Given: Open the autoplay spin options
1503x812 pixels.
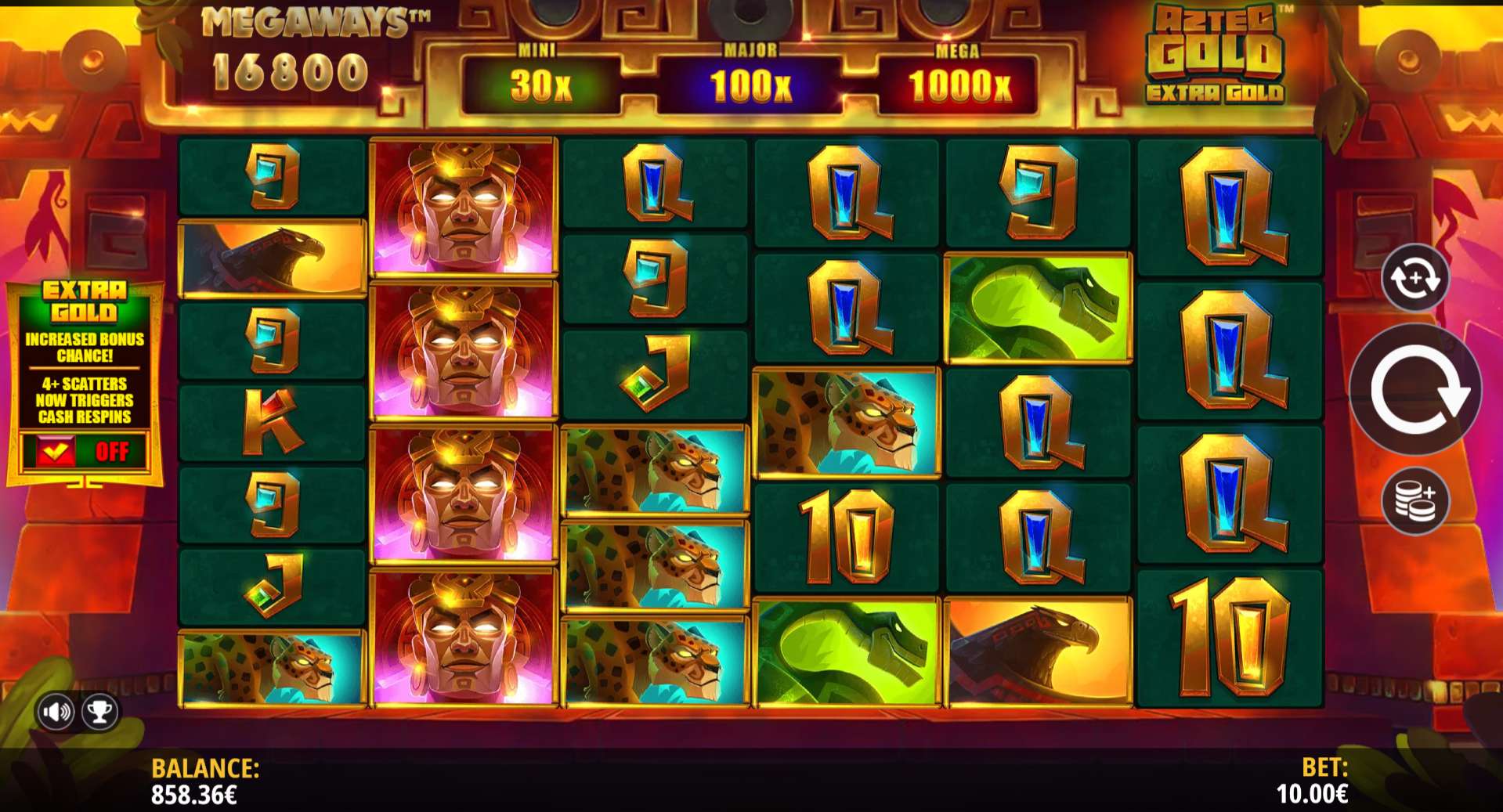Looking at the screenshot, I should pos(1414,278).
